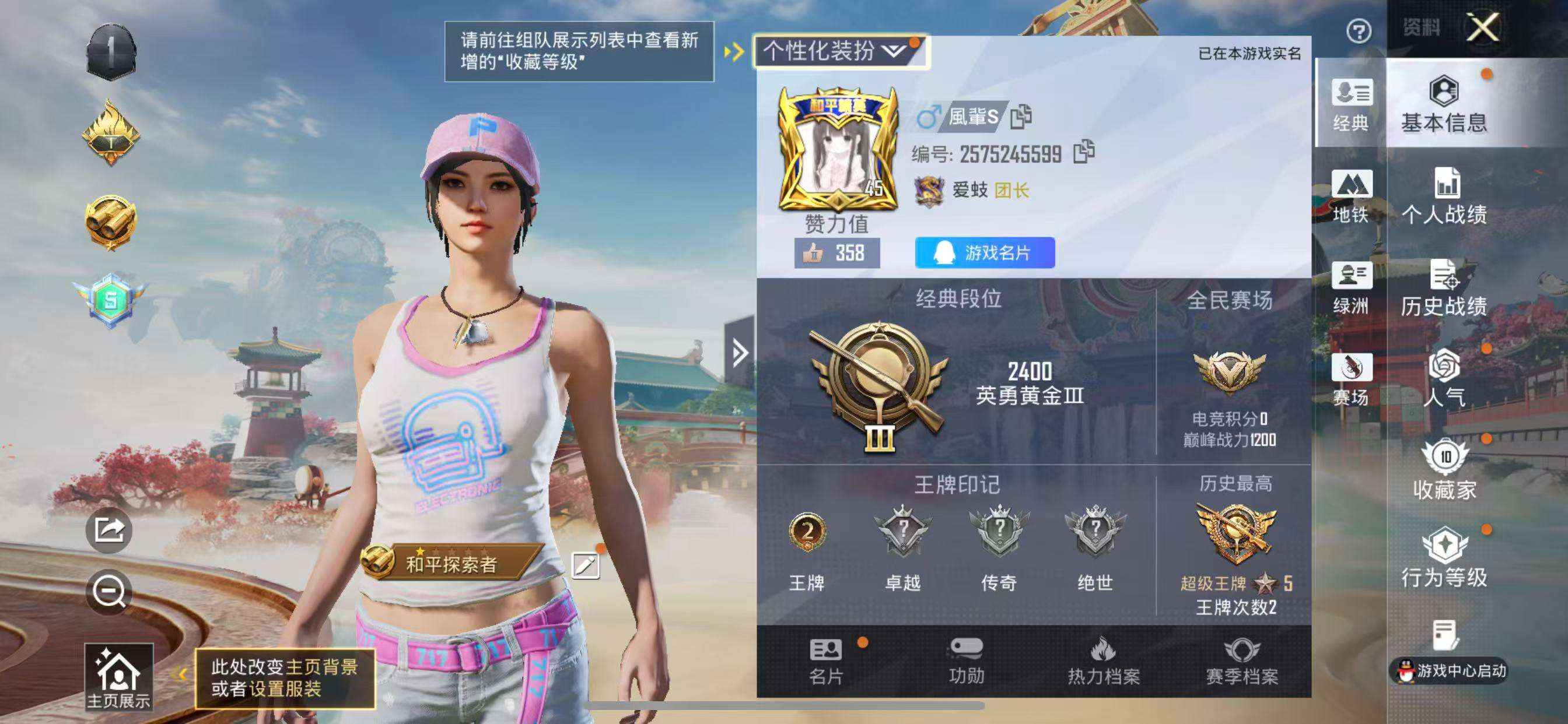Open the 赛季档案 season archive
This screenshot has height=724, width=1568.
(x=1242, y=663)
